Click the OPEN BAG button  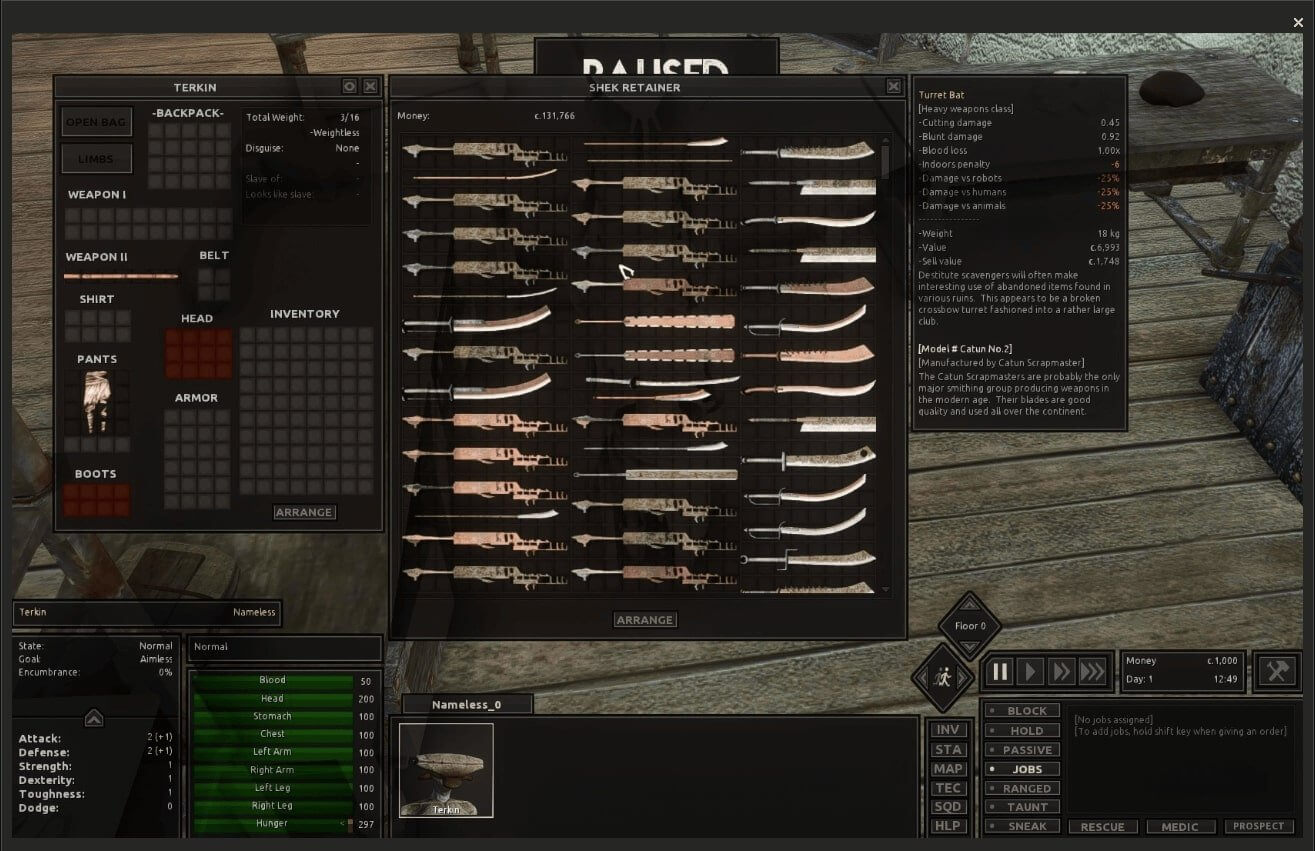coord(95,122)
